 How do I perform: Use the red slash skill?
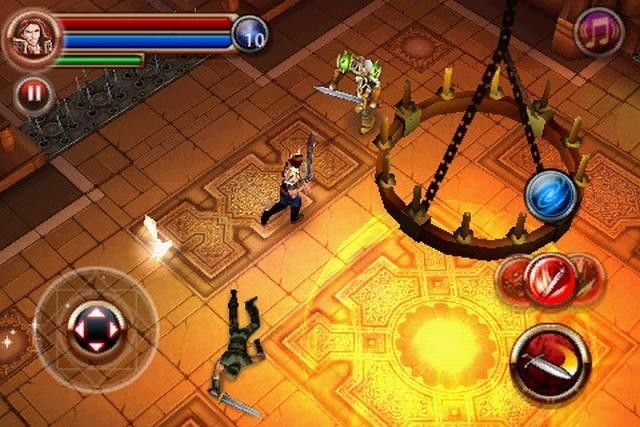[551, 280]
